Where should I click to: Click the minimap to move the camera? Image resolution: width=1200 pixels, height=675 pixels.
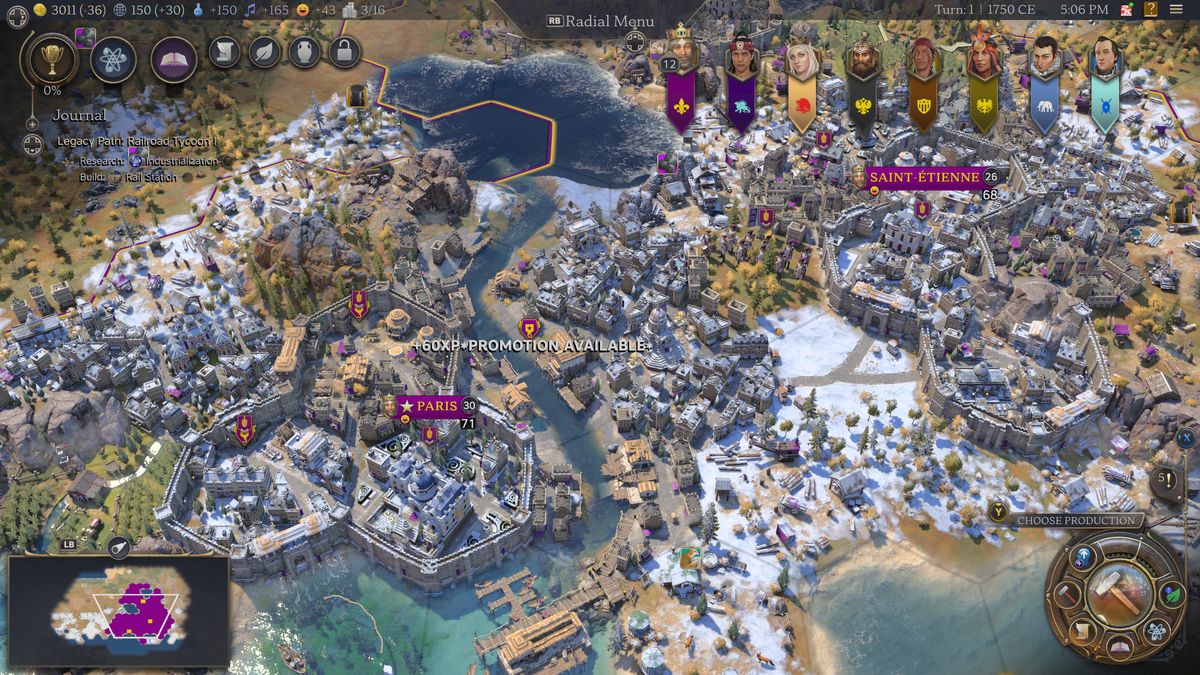118,610
